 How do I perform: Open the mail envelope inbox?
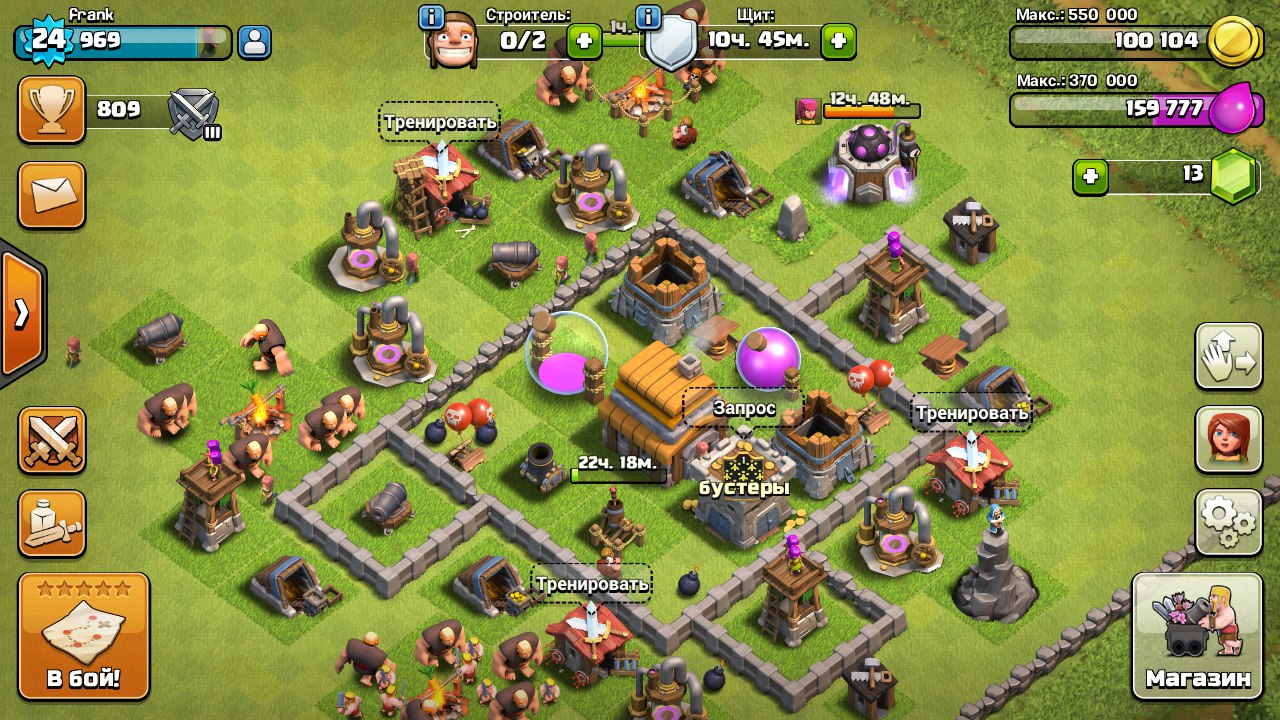(51, 195)
